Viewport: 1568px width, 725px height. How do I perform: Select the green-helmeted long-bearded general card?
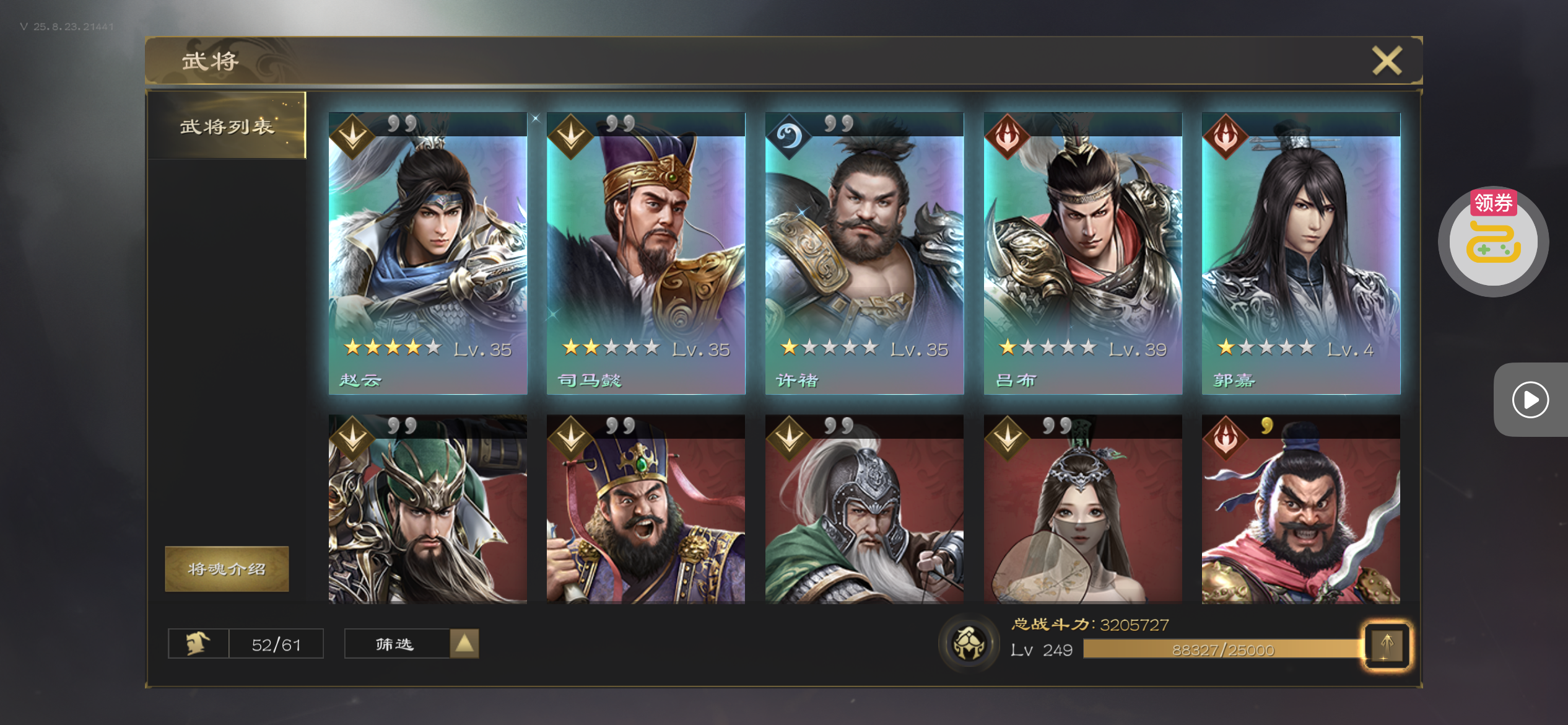(428, 509)
